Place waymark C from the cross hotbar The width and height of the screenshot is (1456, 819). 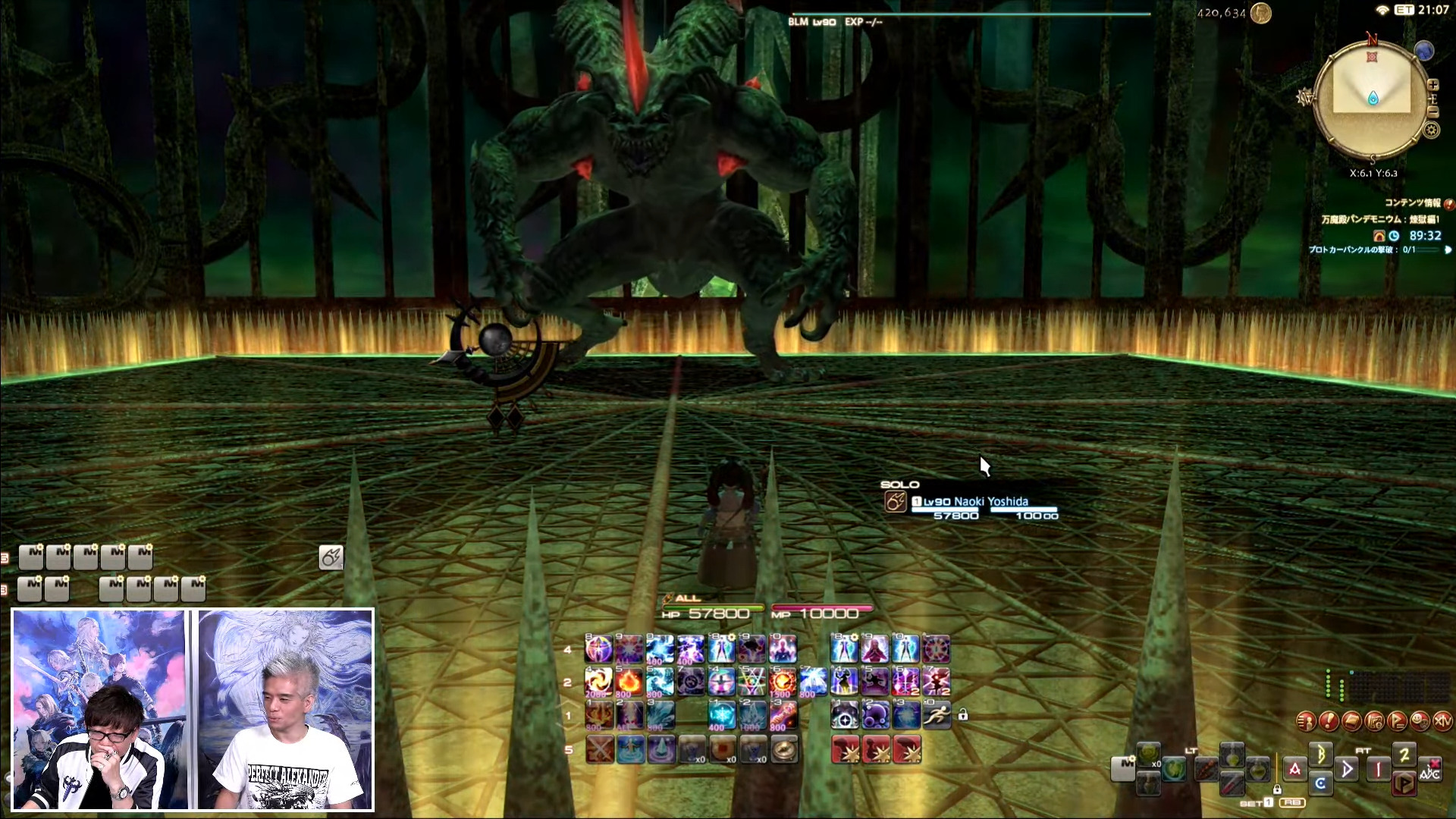point(1320,783)
